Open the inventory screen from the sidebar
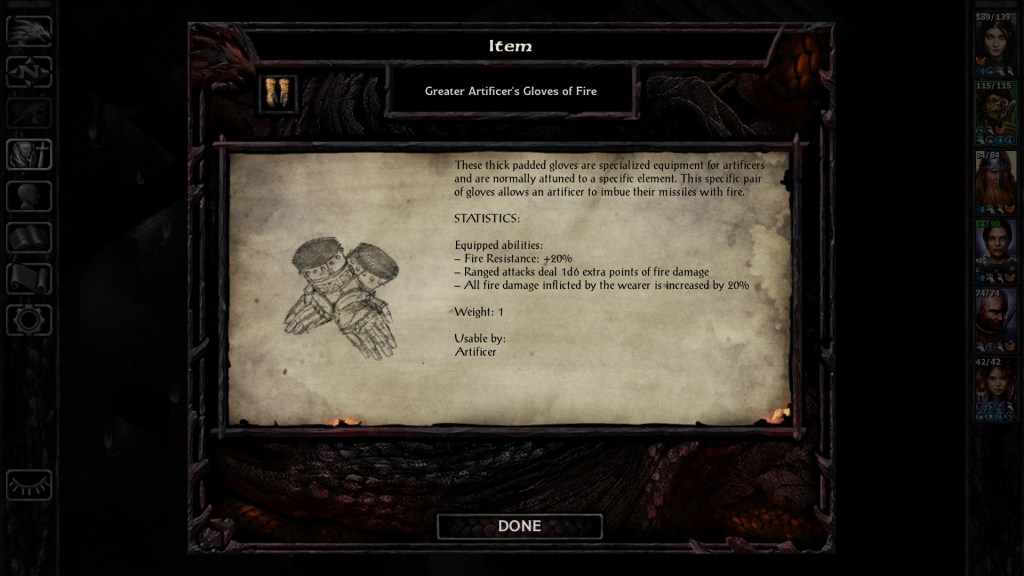 29,154
